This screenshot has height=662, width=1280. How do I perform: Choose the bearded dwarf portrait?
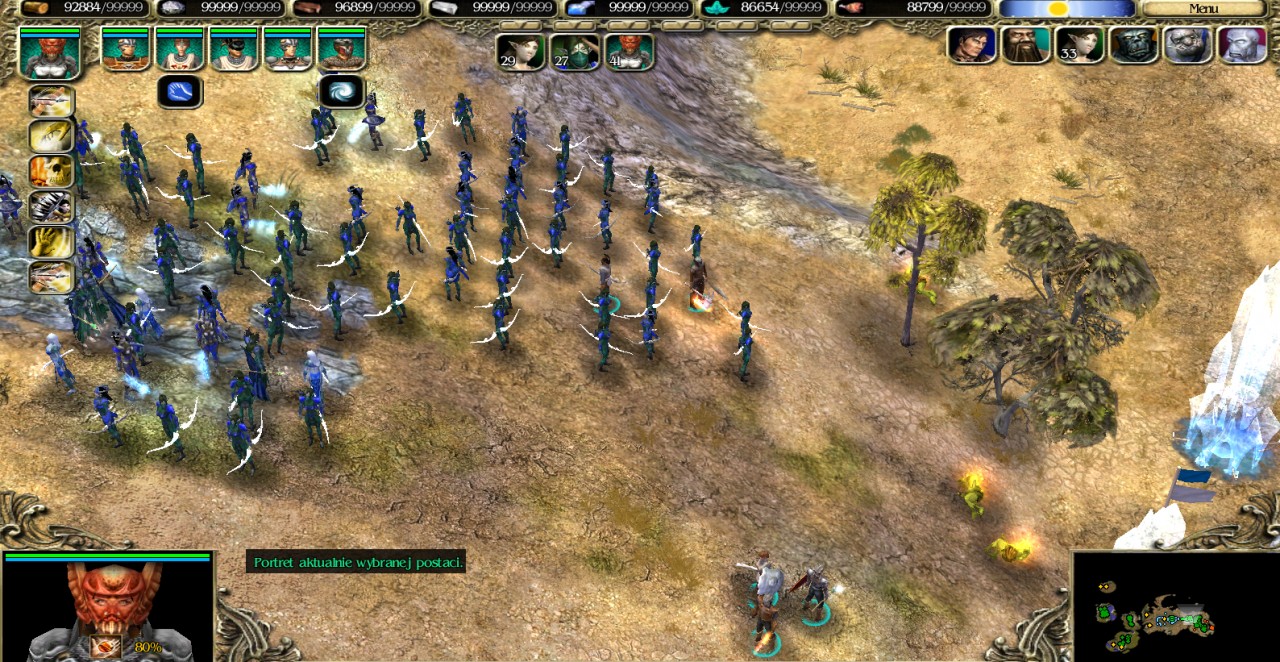tap(1026, 45)
